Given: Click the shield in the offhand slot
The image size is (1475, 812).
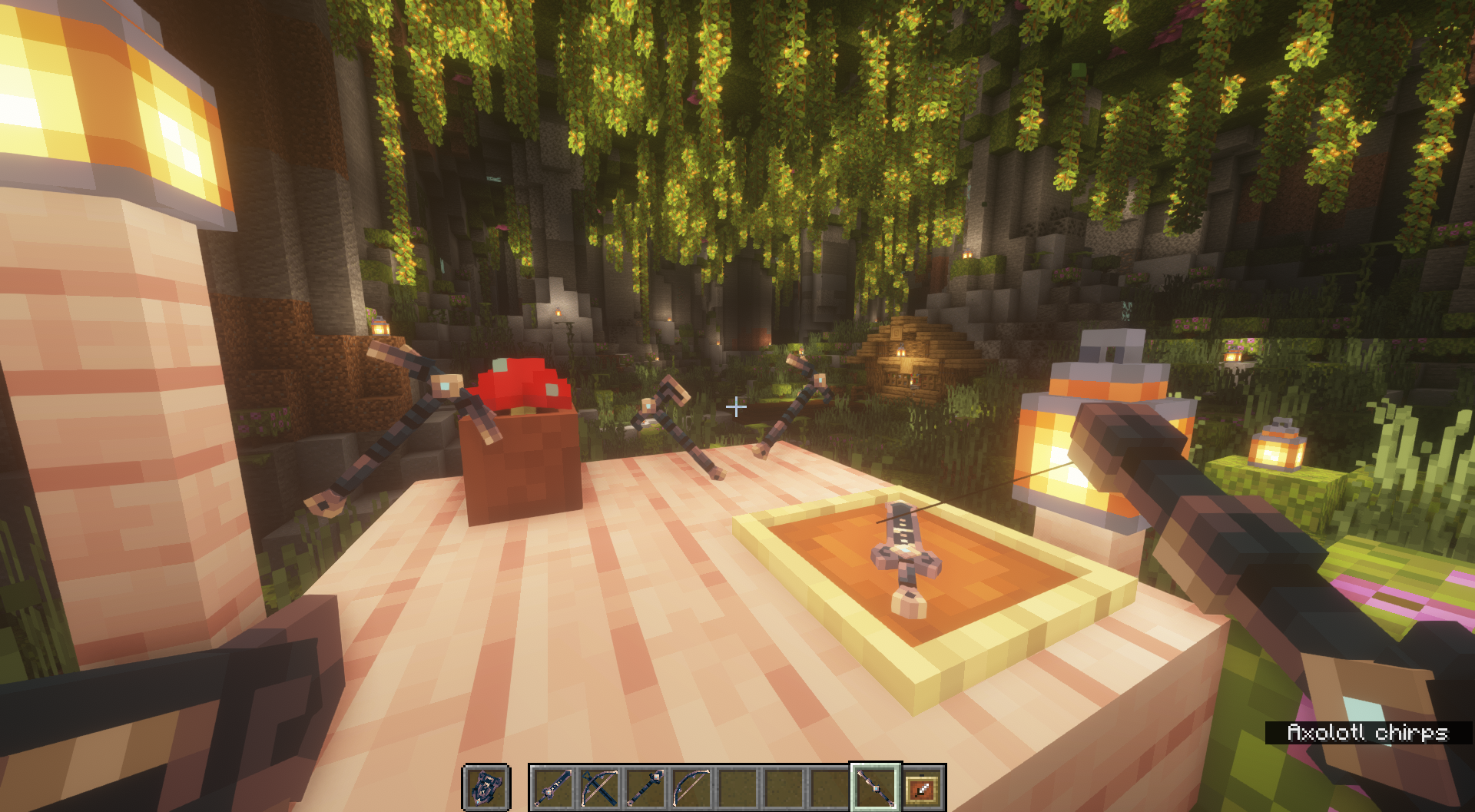Looking at the screenshot, I should [486, 787].
